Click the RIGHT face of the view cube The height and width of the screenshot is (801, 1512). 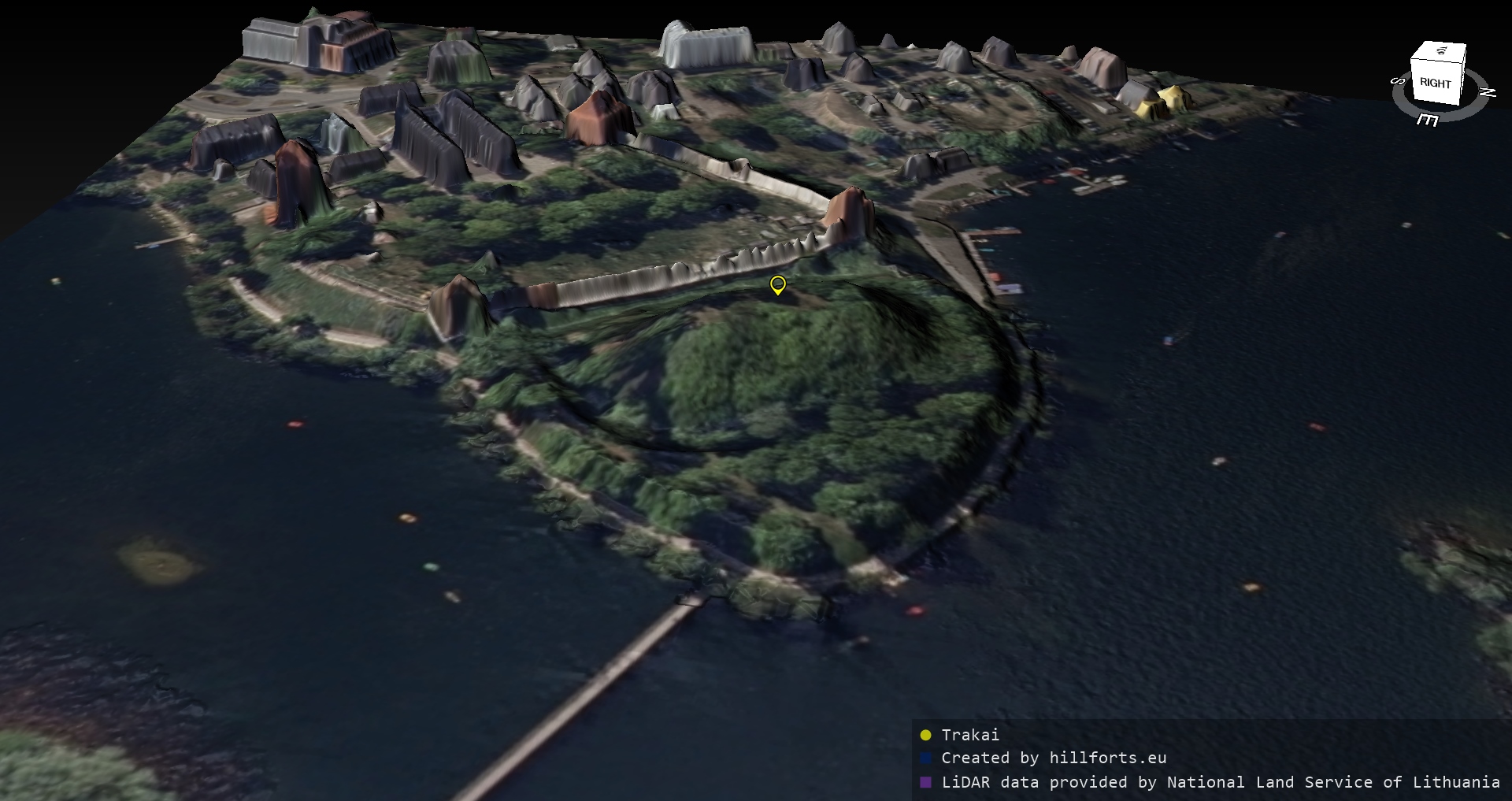click(1435, 83)
